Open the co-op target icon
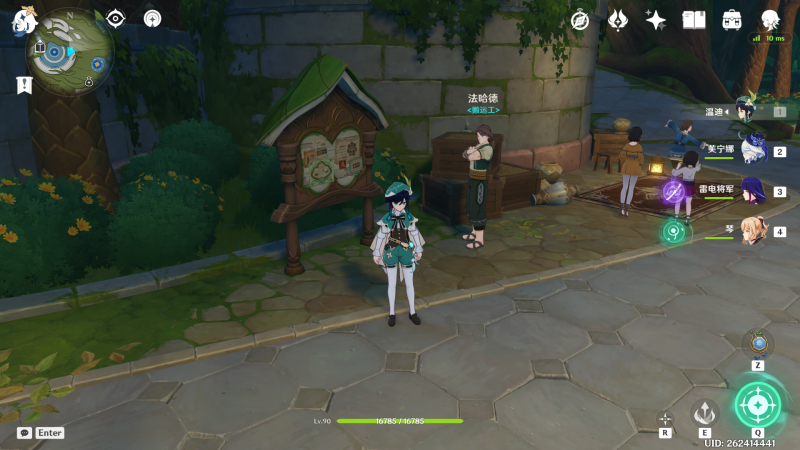 (x=152, y=18)
